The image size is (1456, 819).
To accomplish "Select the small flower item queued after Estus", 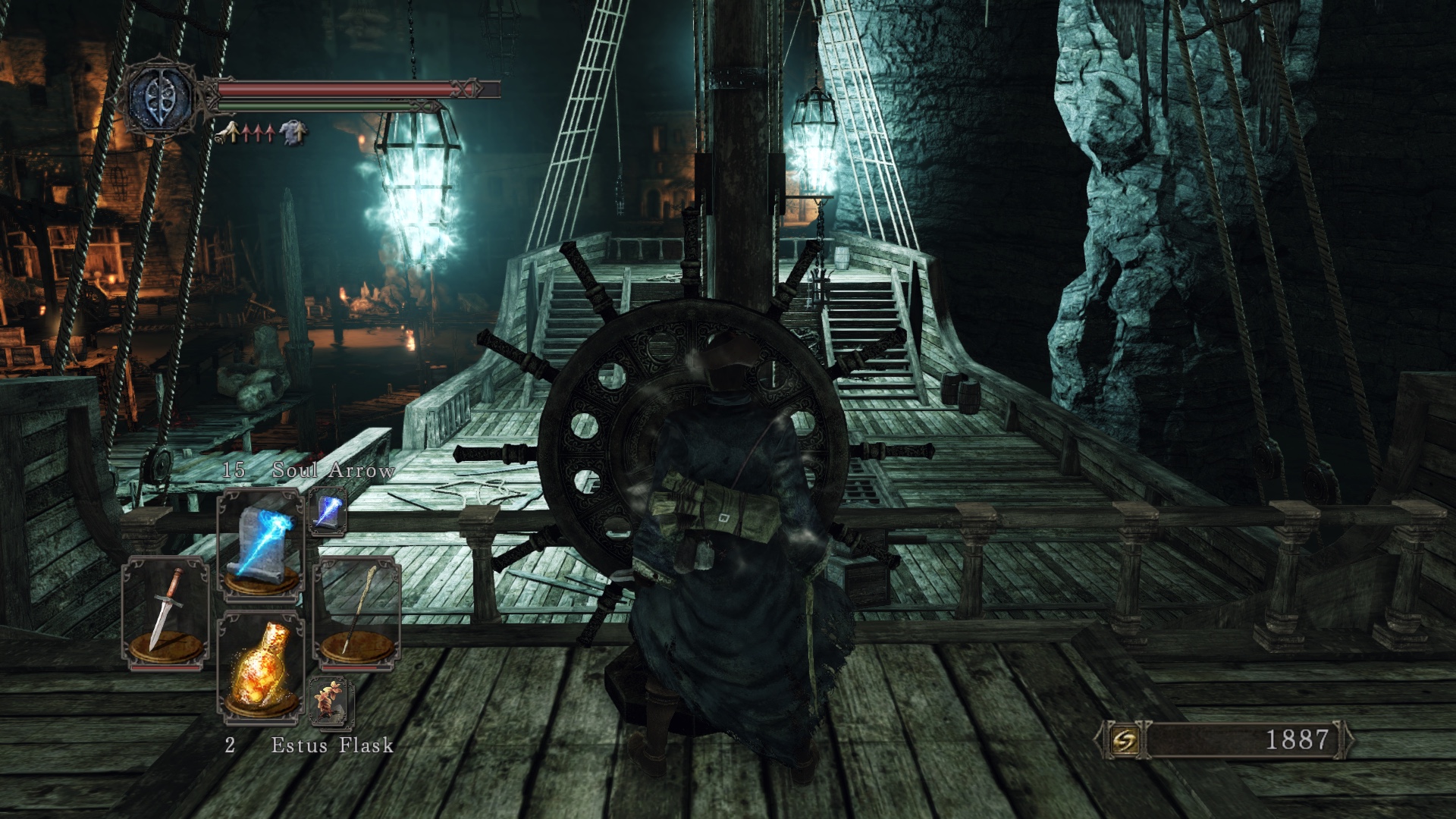I will point(331,701).
